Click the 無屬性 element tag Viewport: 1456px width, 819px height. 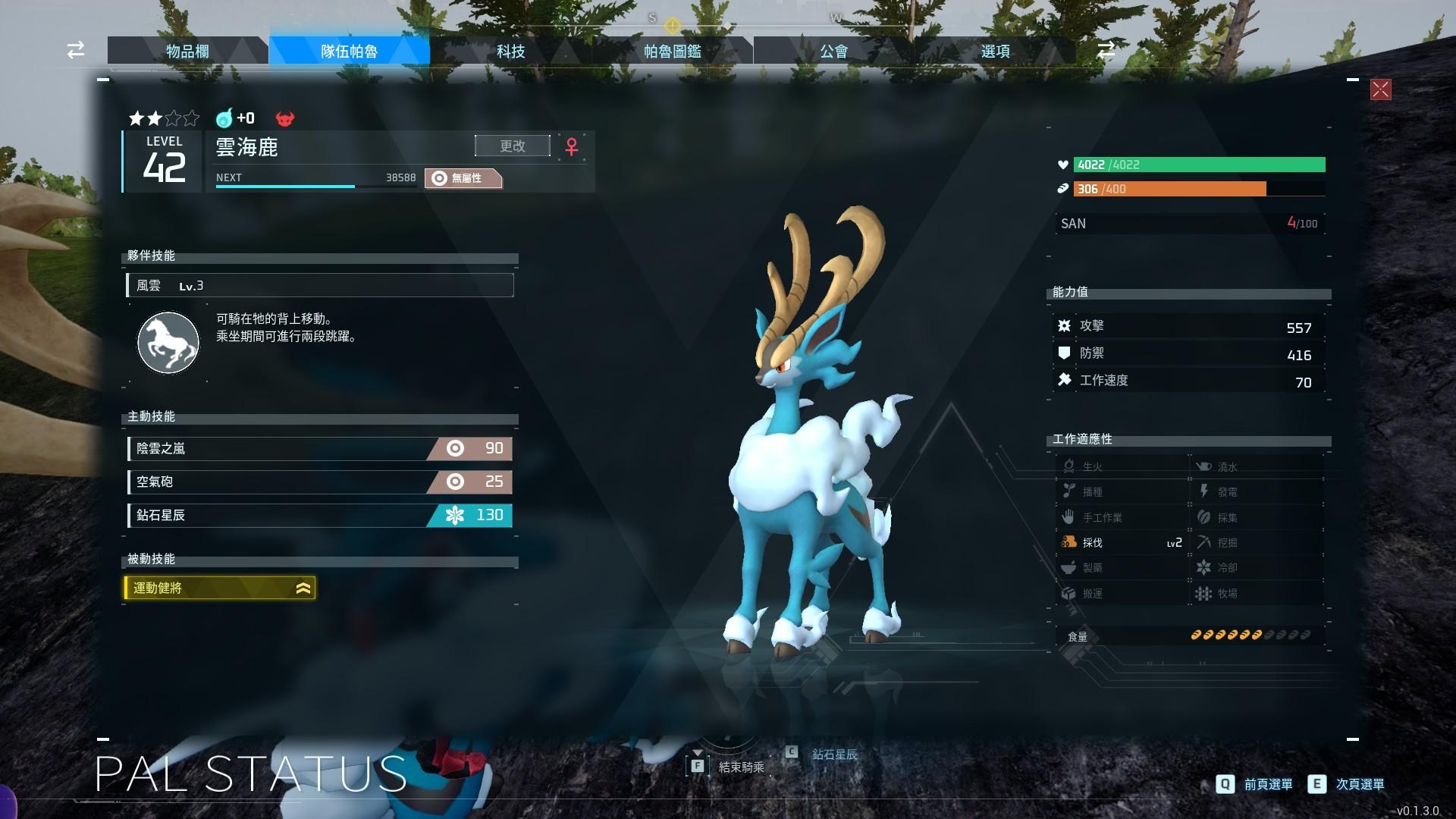[463, 178]
